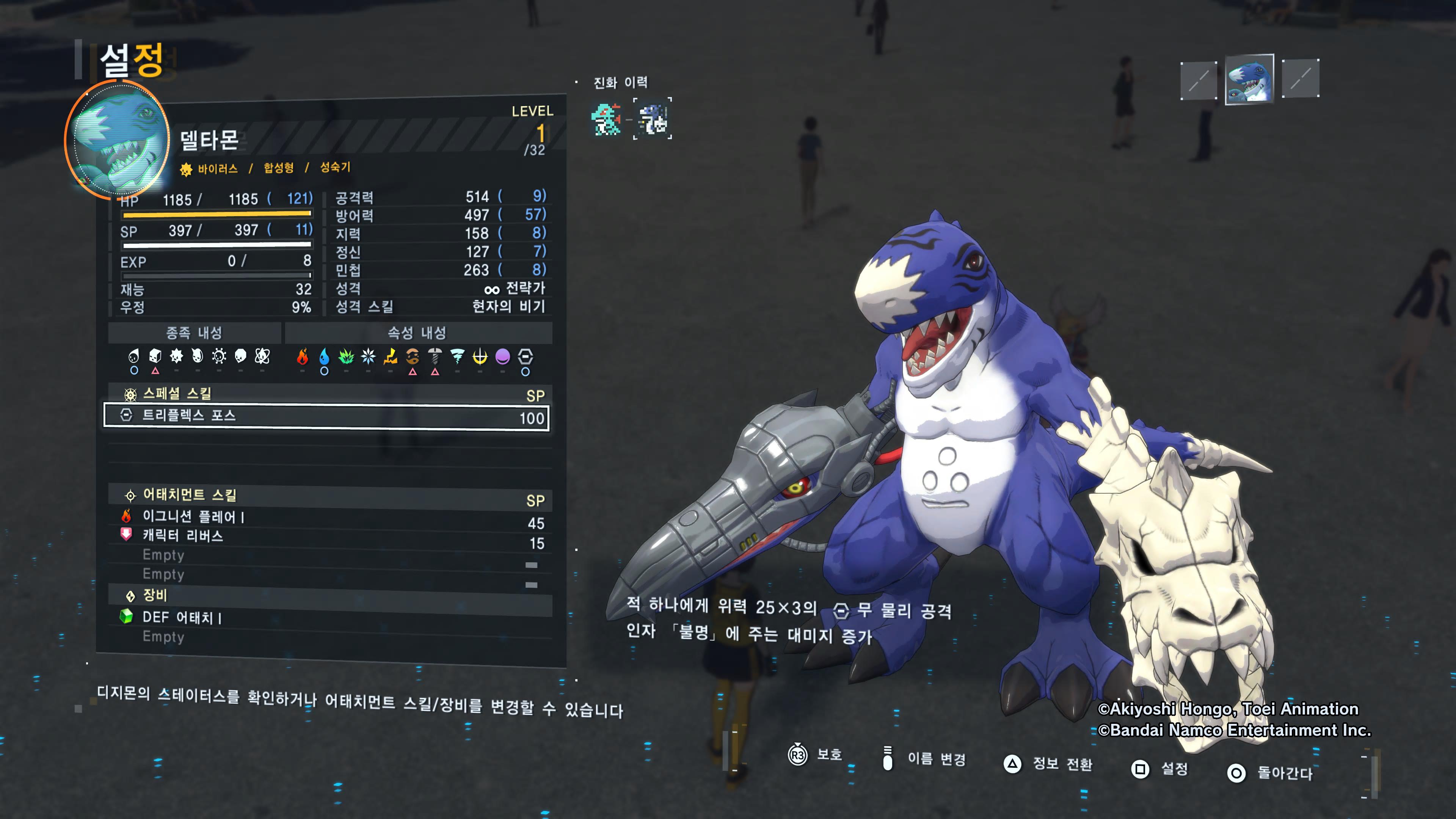Screen dimensions: 1456x819
Task: Select the 트리플렉스 포스 special skill row
Action: click(326, 417)
